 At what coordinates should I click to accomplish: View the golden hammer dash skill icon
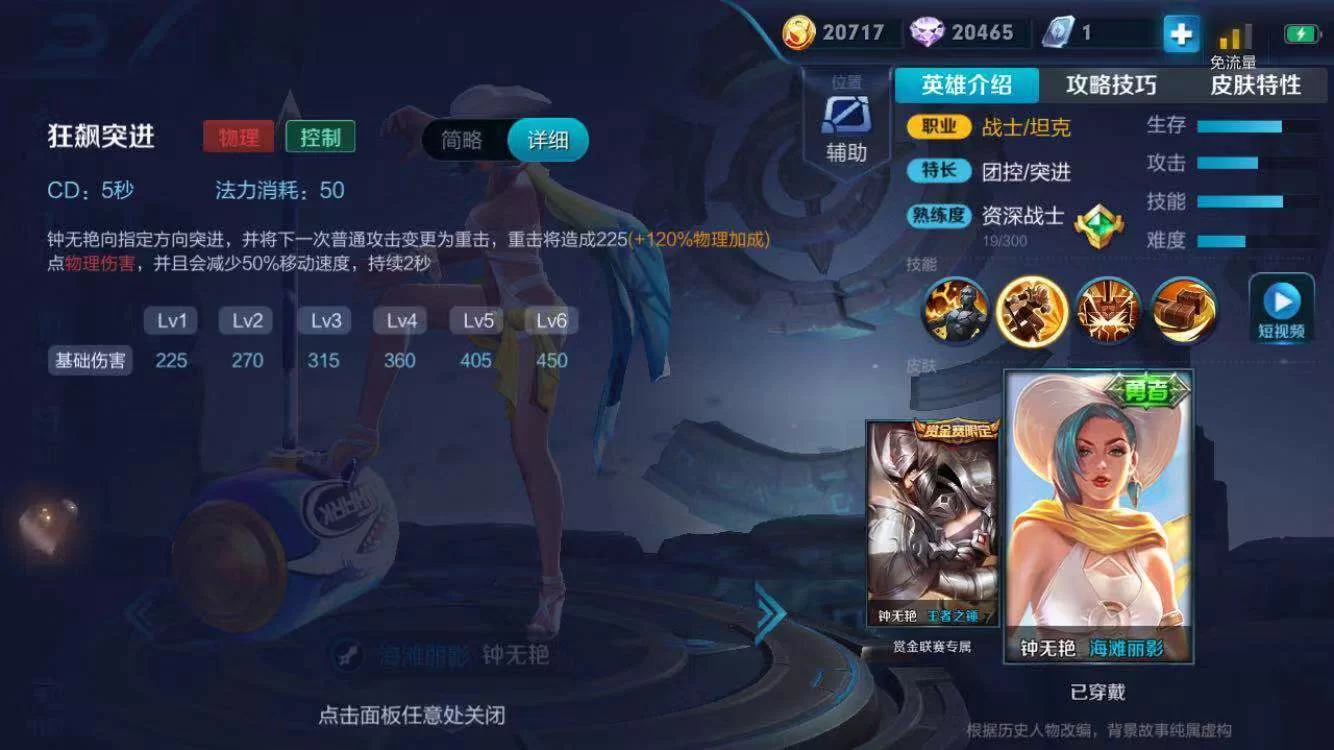click(x=1033, y=312)
